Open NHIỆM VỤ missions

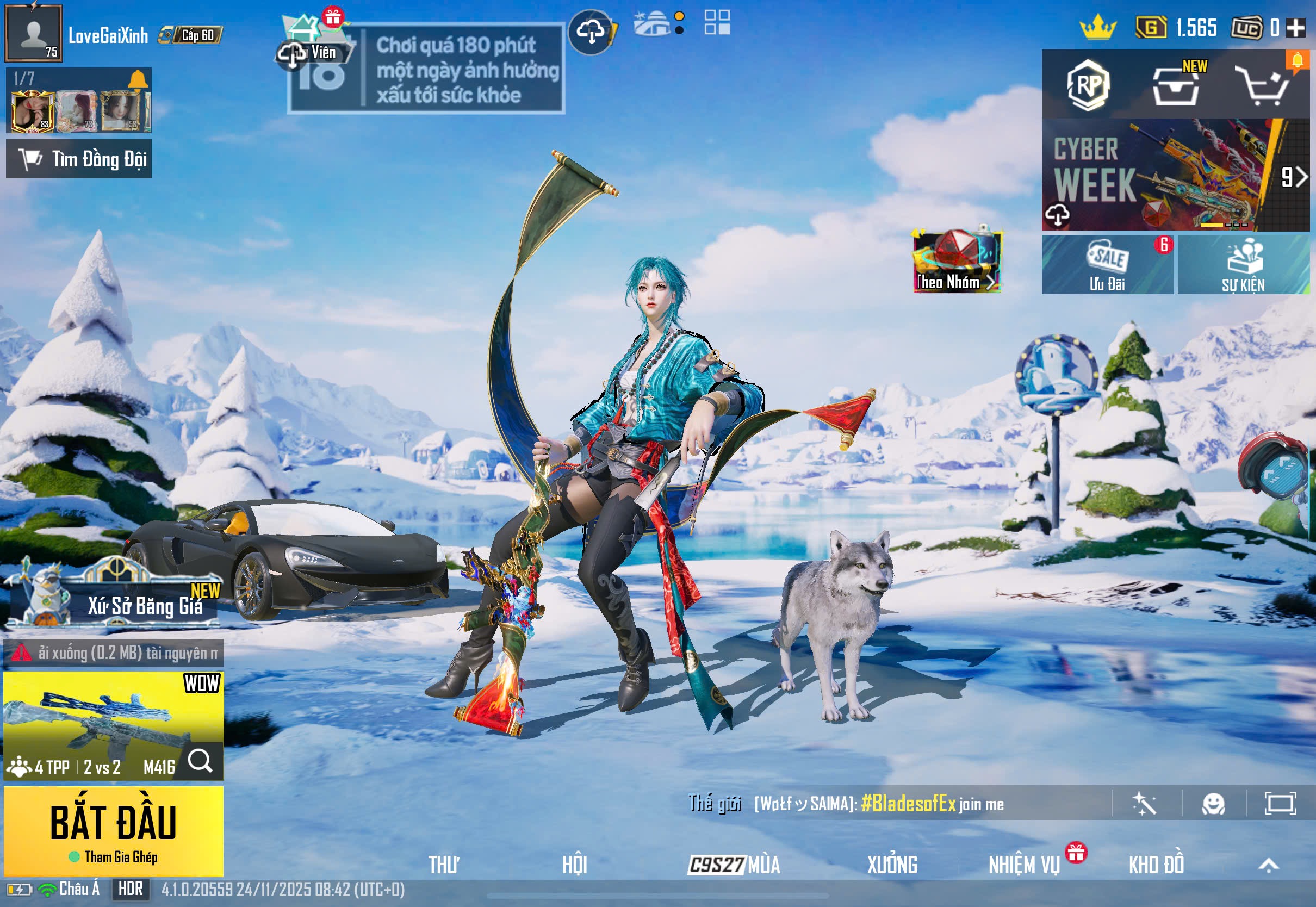pos(1024,865)
